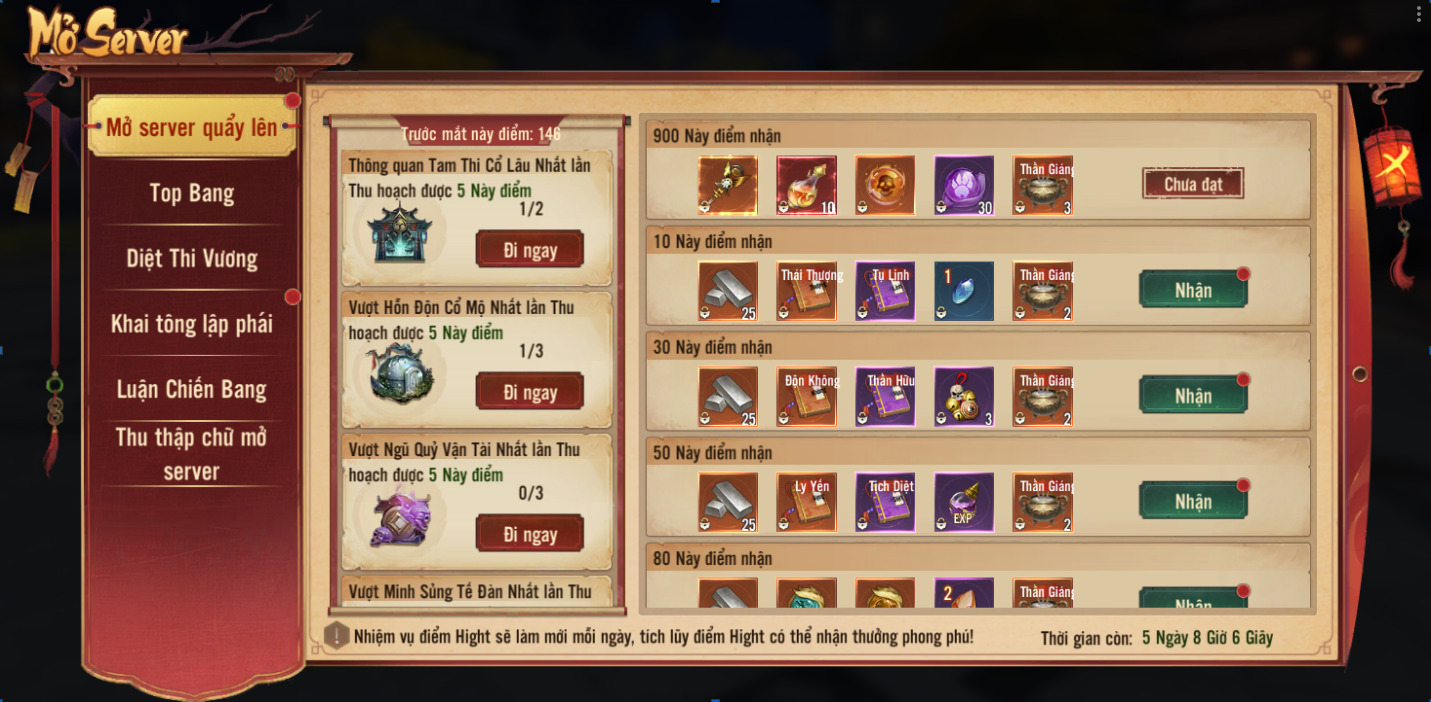The image size is (1431, 702).
Task: Inspect the golden staff reward icon
Action: coord(728,186)
